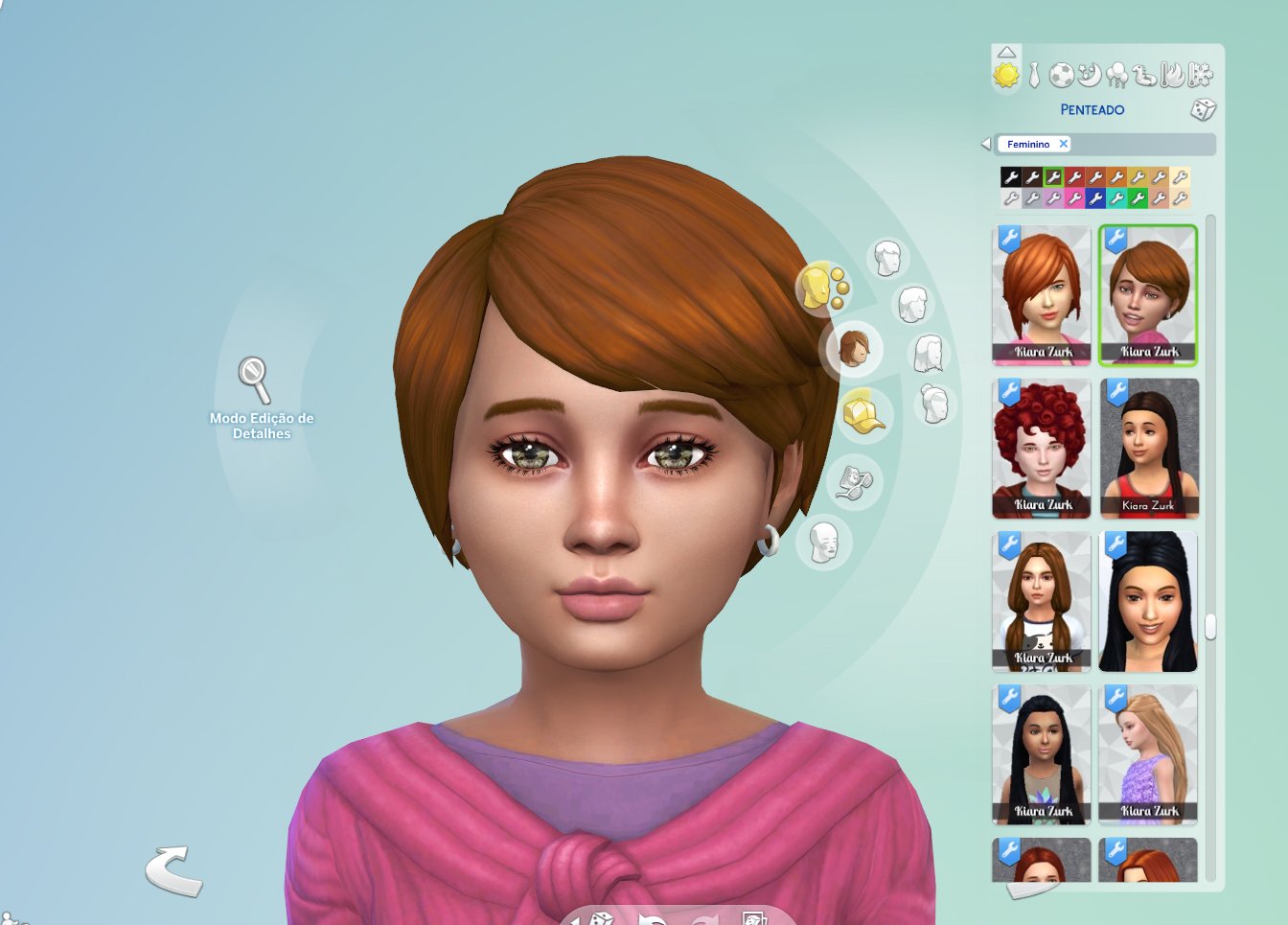1288x925 pixels.
Task: Choose the Sleepwear moon tab
Action: click(x=1089, y=74)
